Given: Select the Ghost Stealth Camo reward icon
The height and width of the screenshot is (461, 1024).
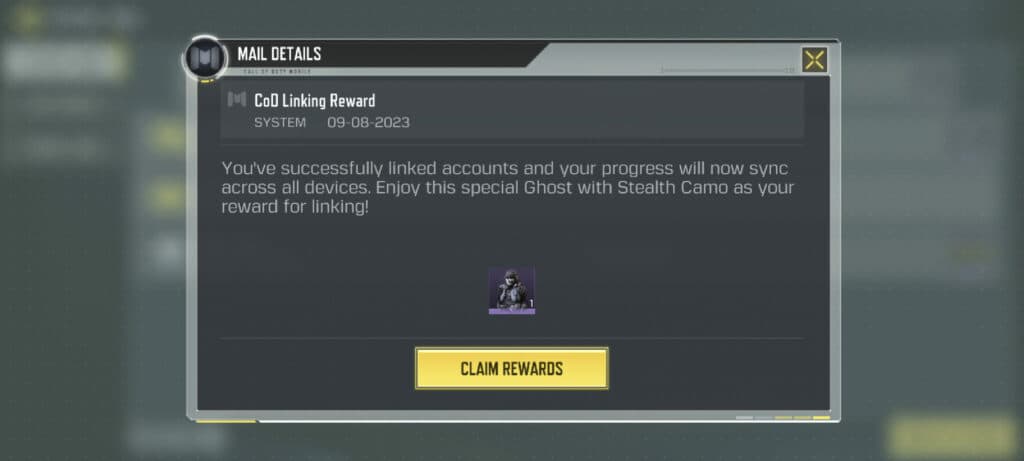Looking at the screenshot, I should click(511, 291).
